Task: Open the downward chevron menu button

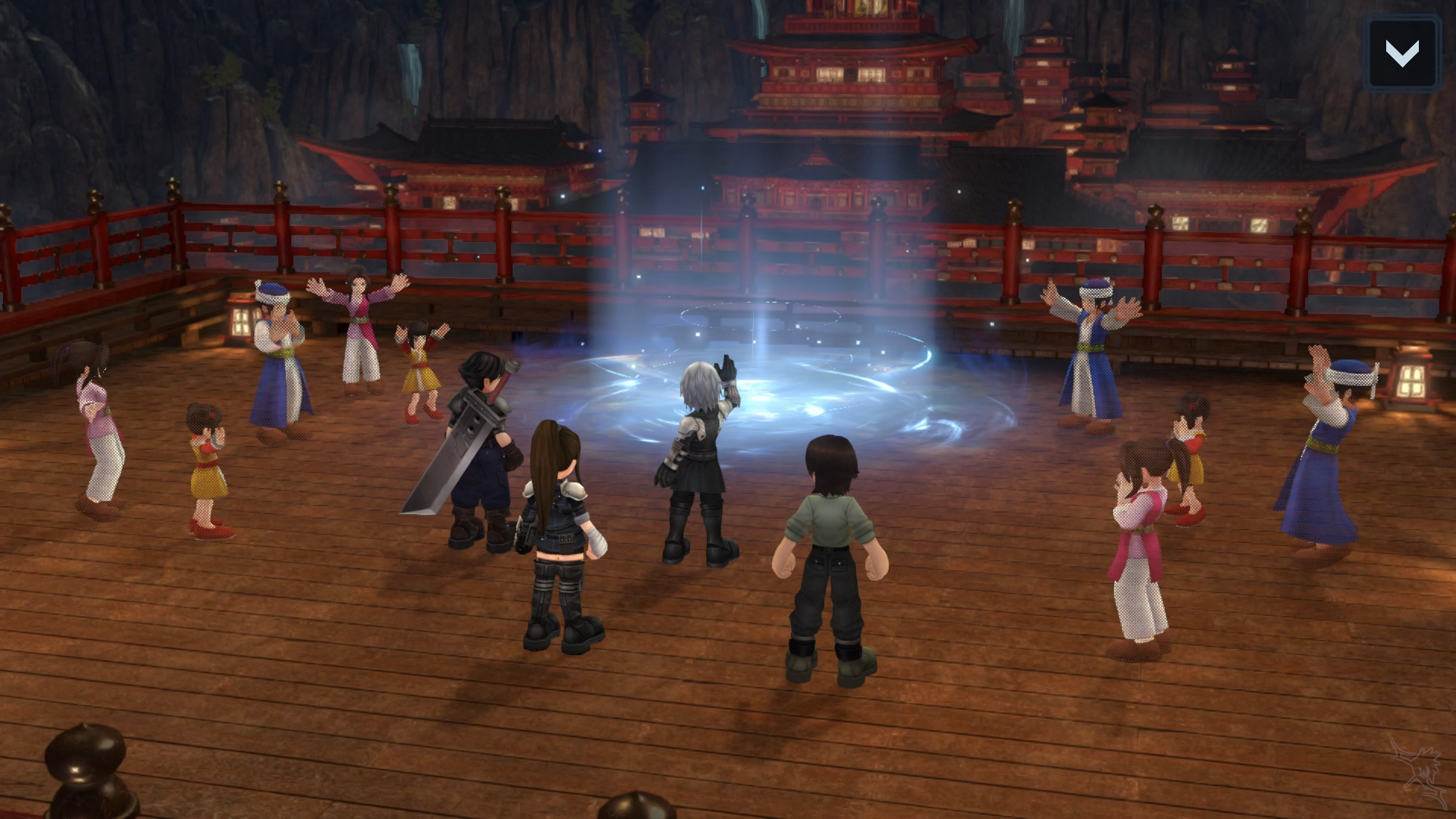Action: pos(1401,53)
